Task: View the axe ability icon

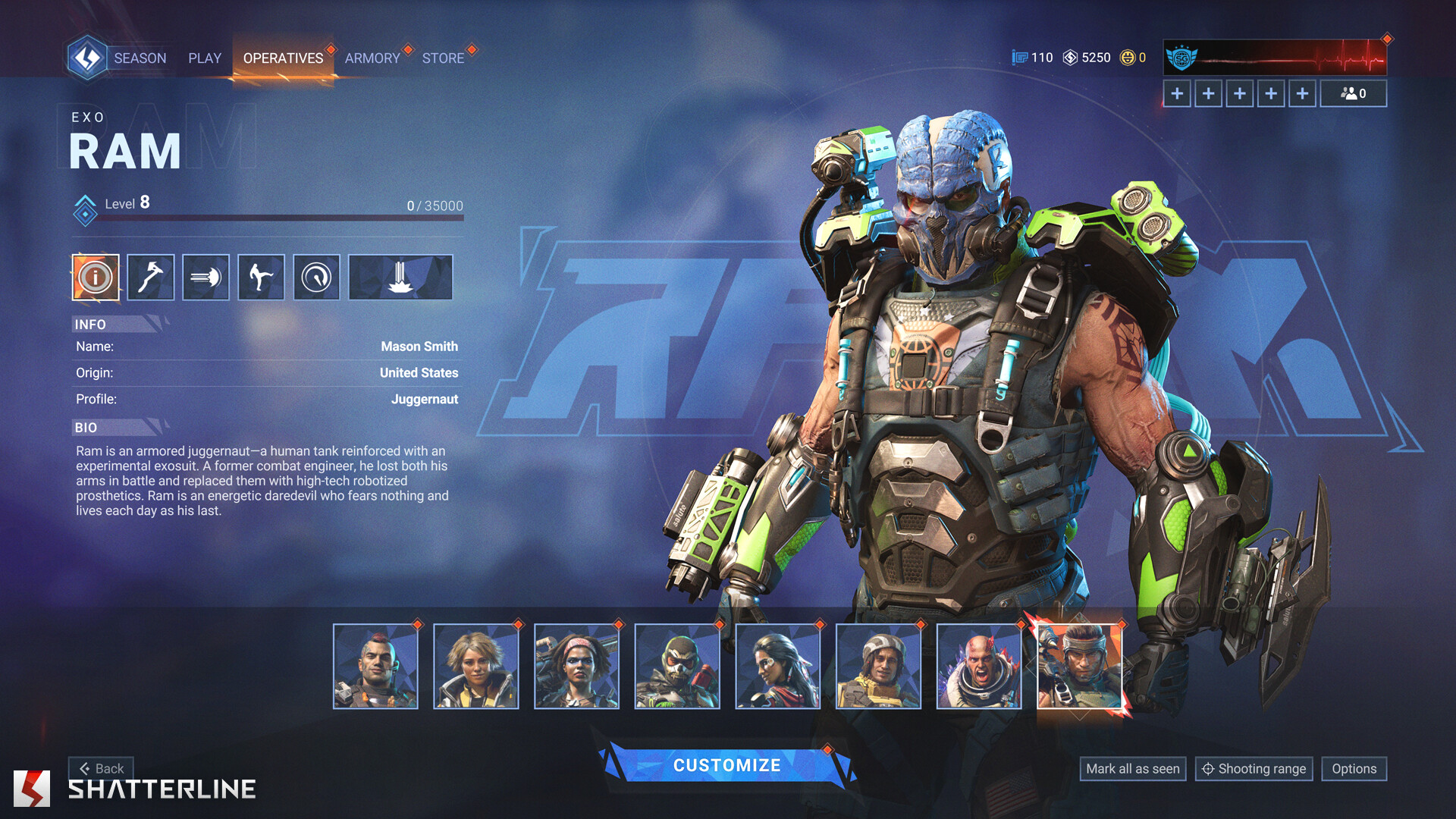Action: point(150,278)
